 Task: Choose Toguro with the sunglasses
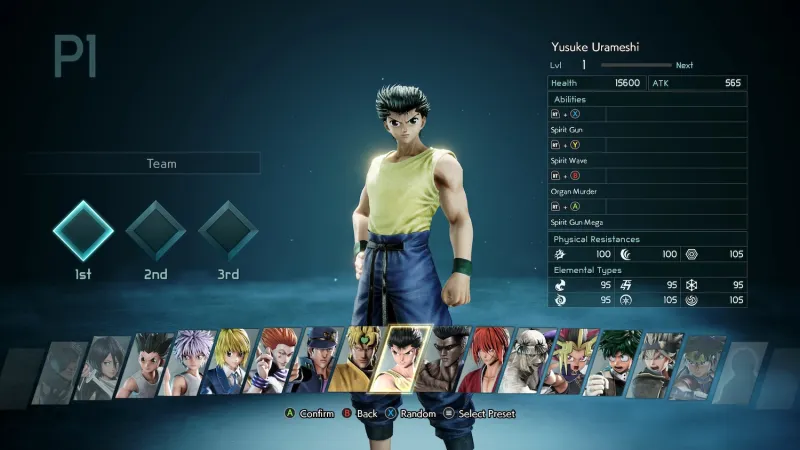448,360
